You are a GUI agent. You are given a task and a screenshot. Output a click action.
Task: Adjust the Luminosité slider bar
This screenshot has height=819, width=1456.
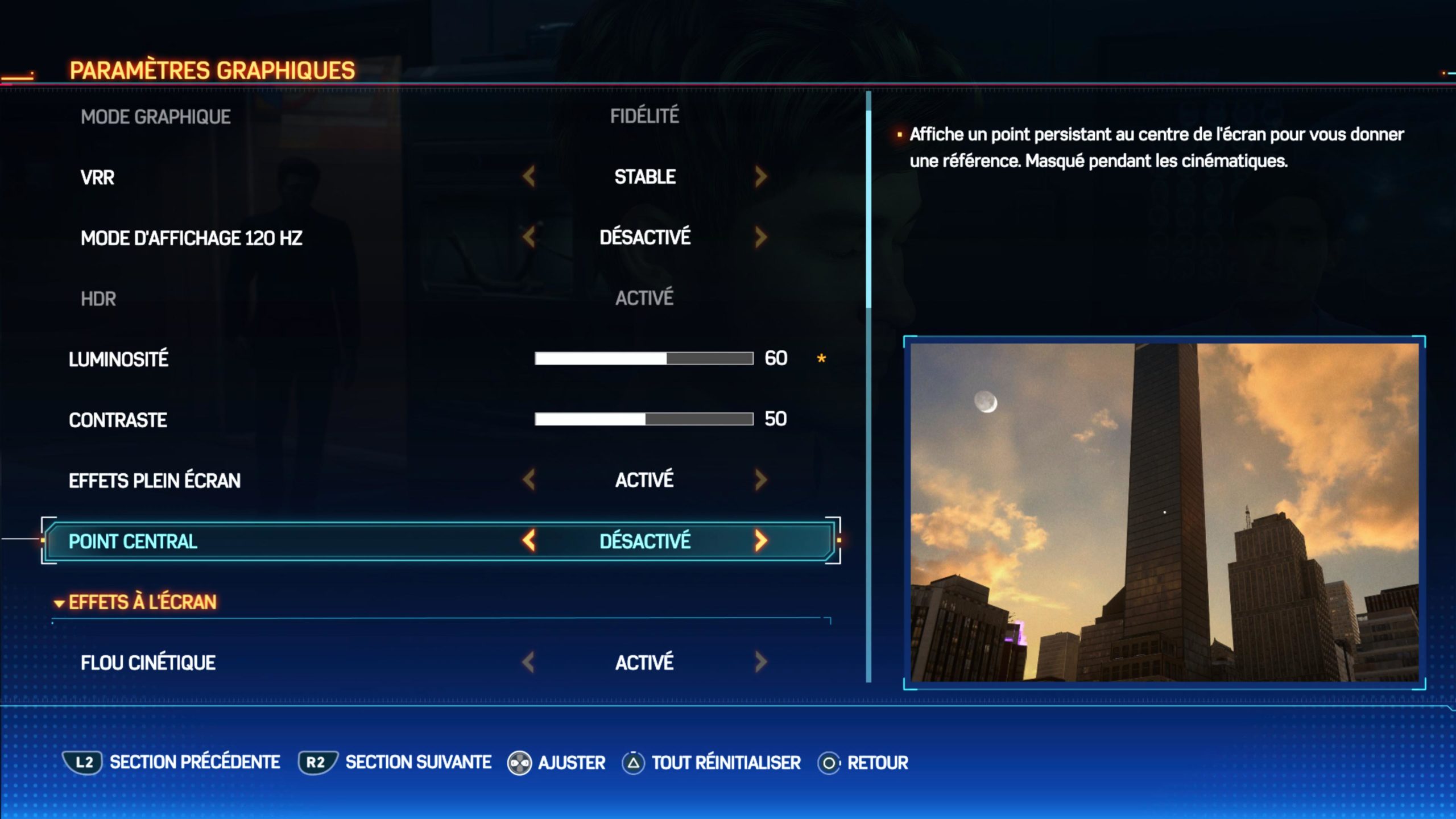click(644, 358)
